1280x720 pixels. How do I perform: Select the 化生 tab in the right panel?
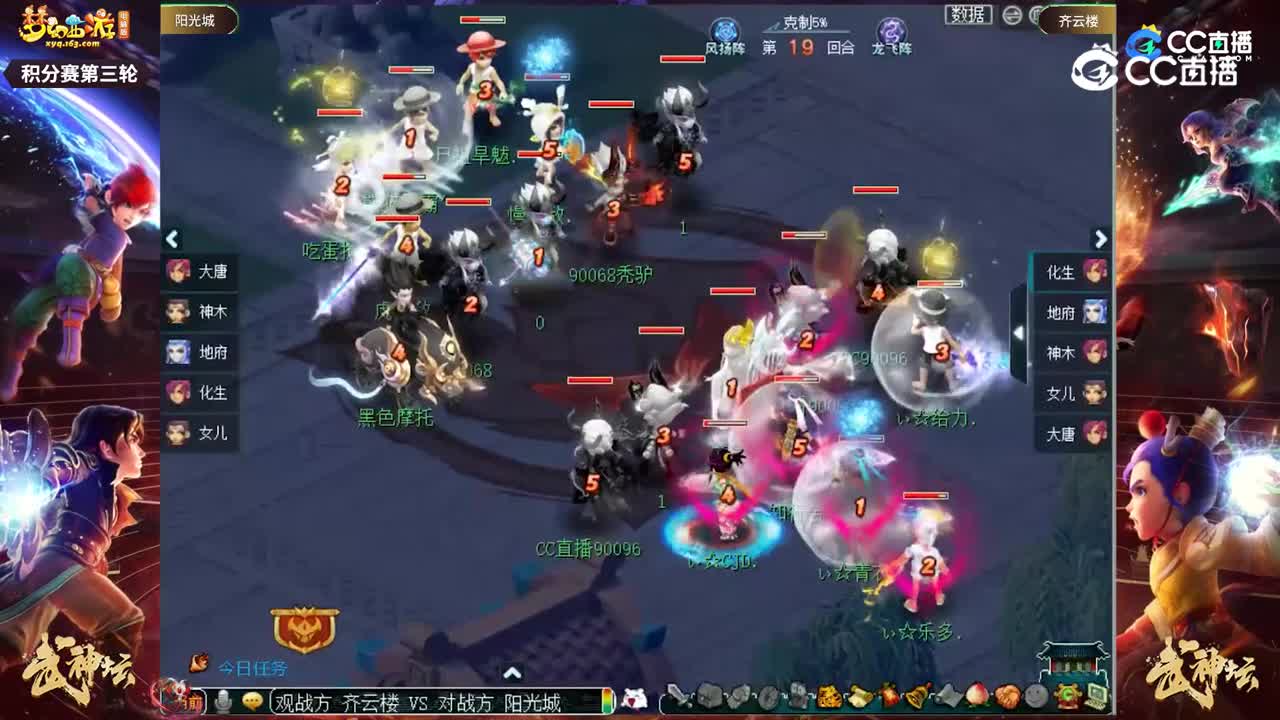[1072, 272]
